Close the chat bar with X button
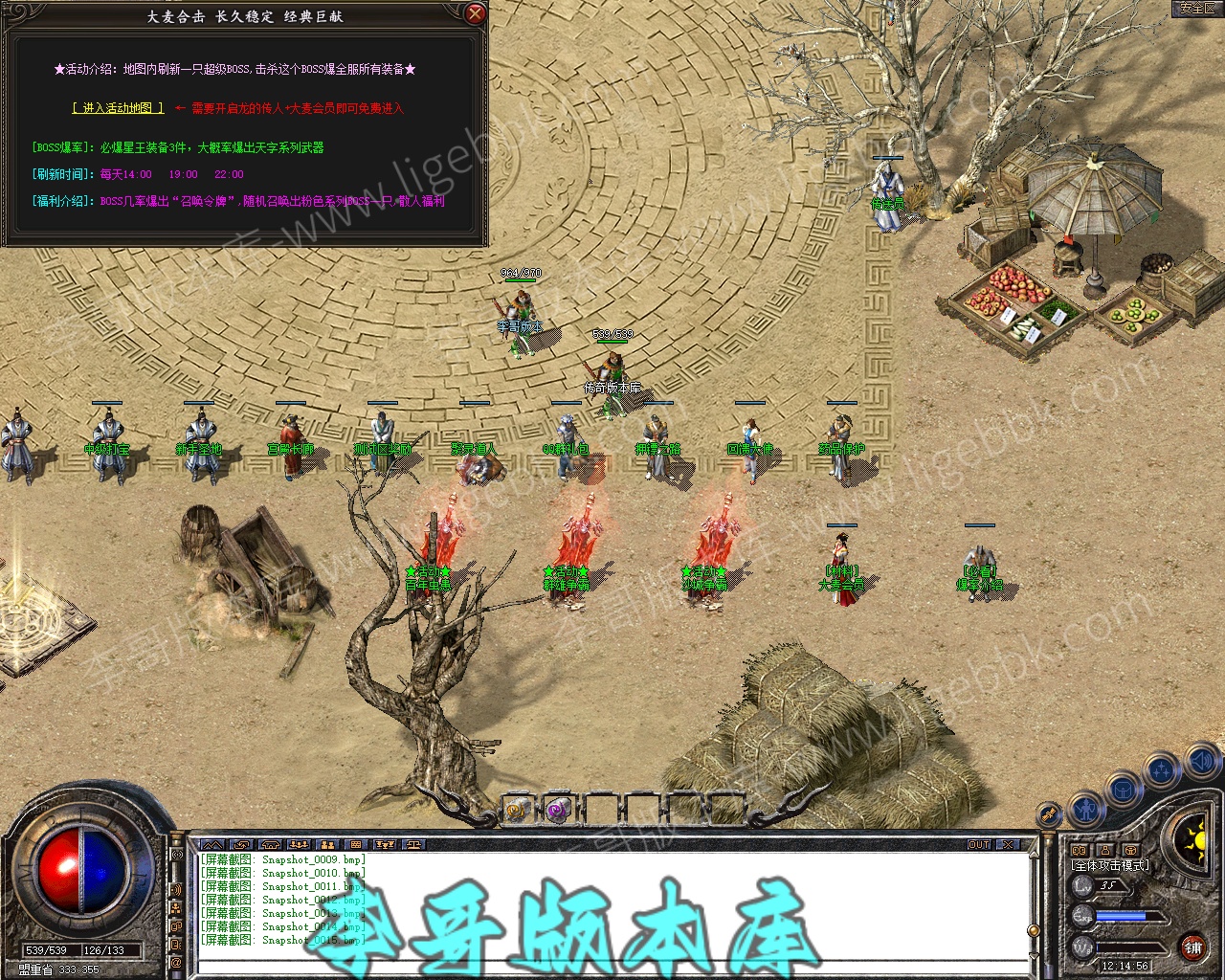The image size is (1225, 980). pyautogui.click(x=1007, y=844)
